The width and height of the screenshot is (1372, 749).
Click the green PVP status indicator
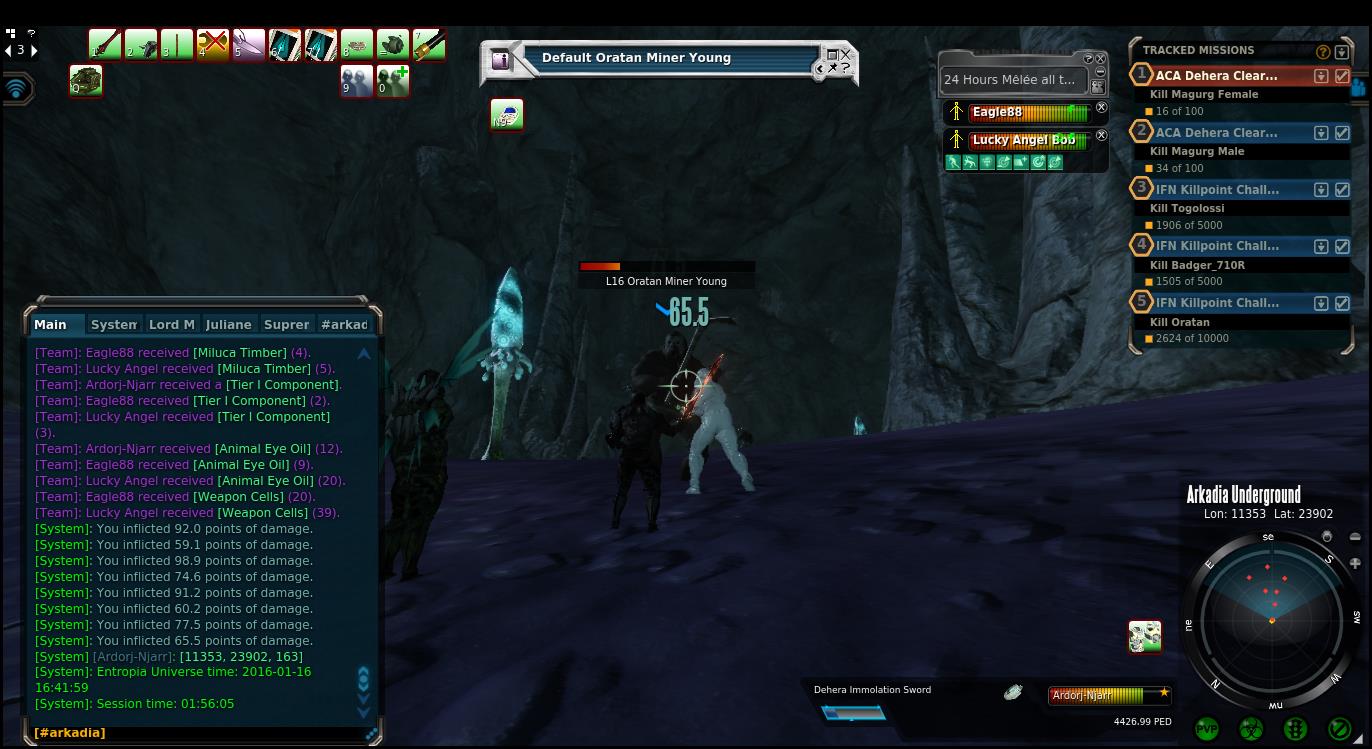click(1207, 729)
